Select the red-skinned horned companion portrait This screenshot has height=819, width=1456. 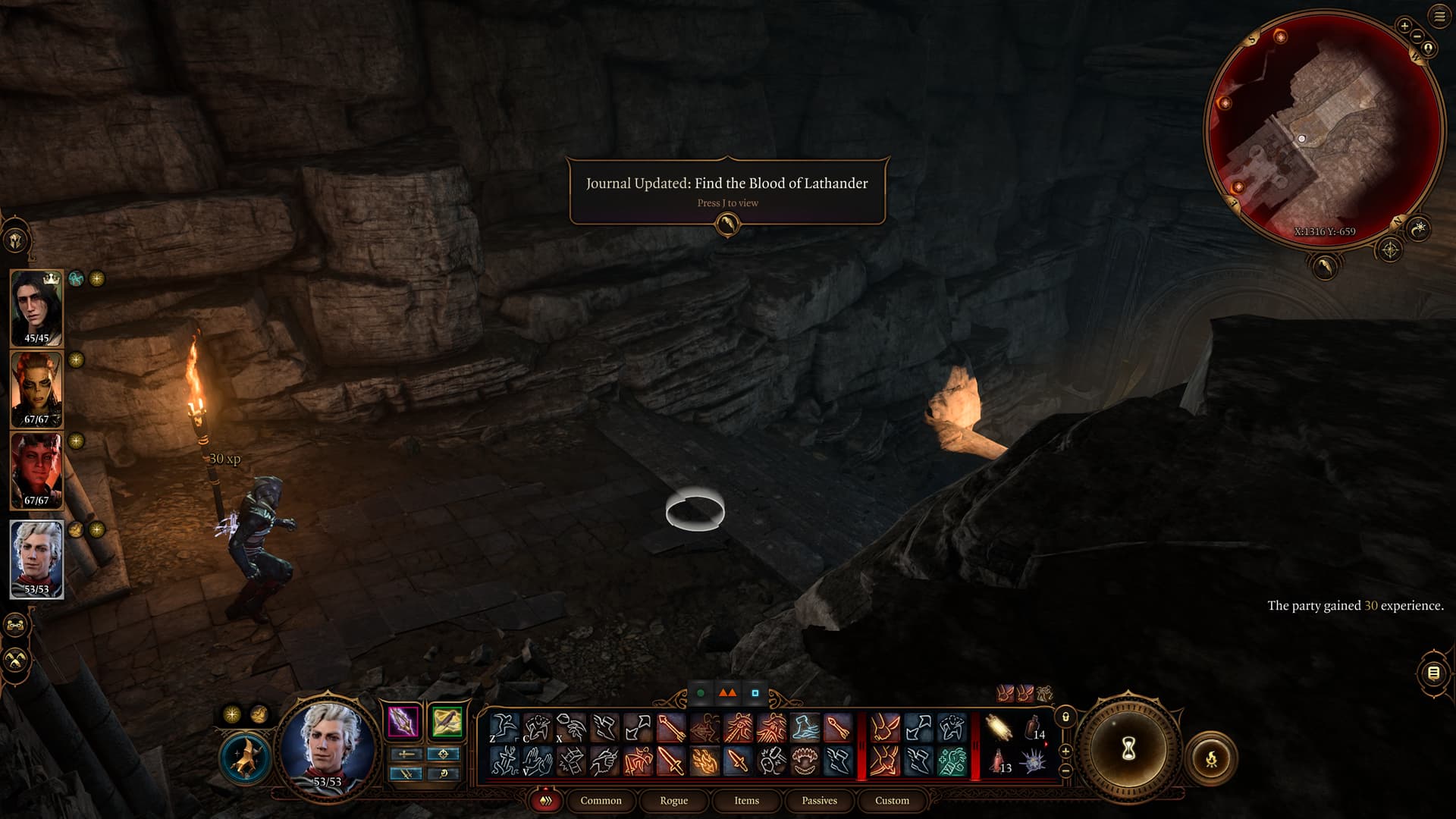(x=36, y=470)
